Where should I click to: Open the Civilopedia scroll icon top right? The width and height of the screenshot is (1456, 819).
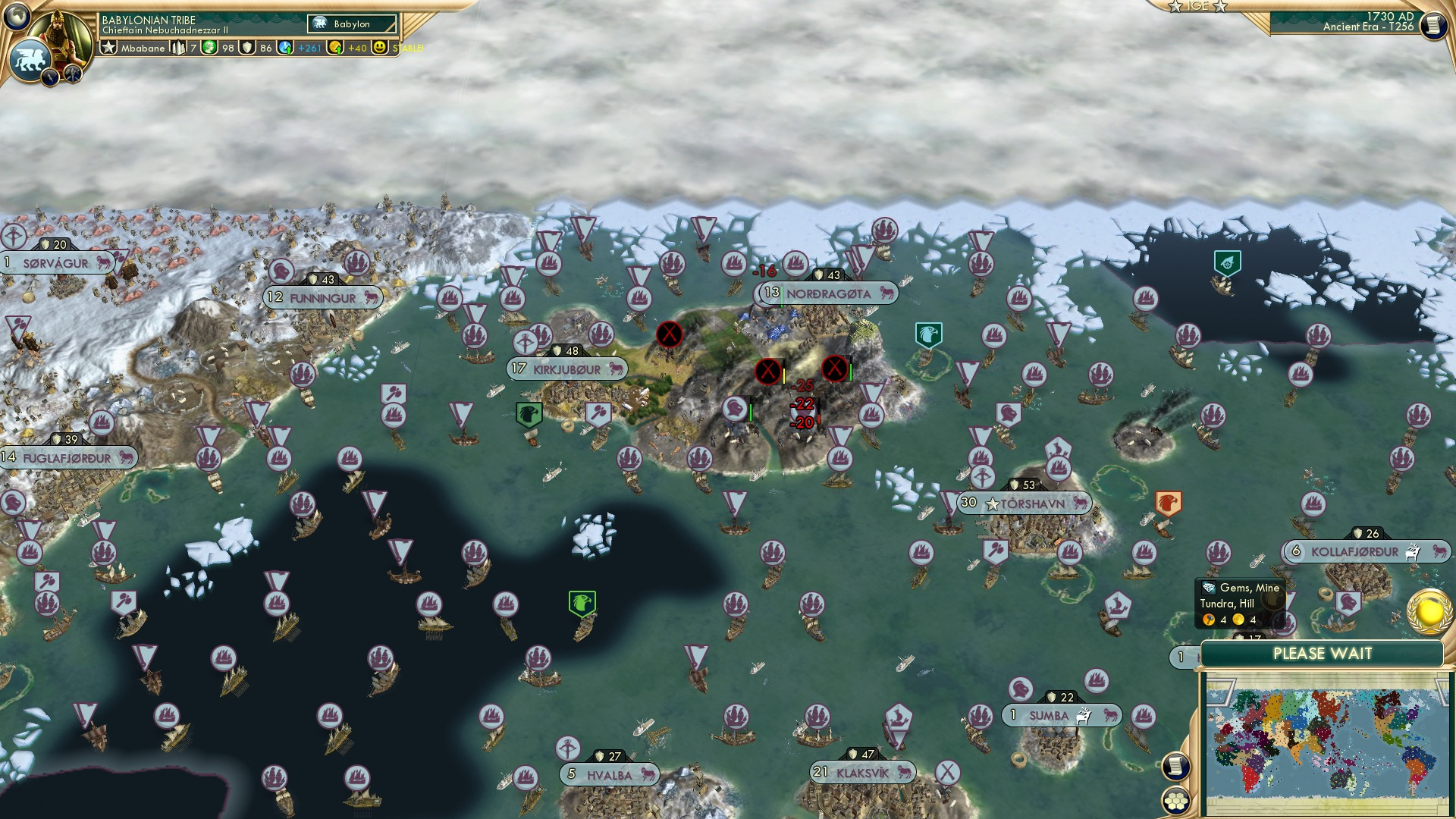1433,25
